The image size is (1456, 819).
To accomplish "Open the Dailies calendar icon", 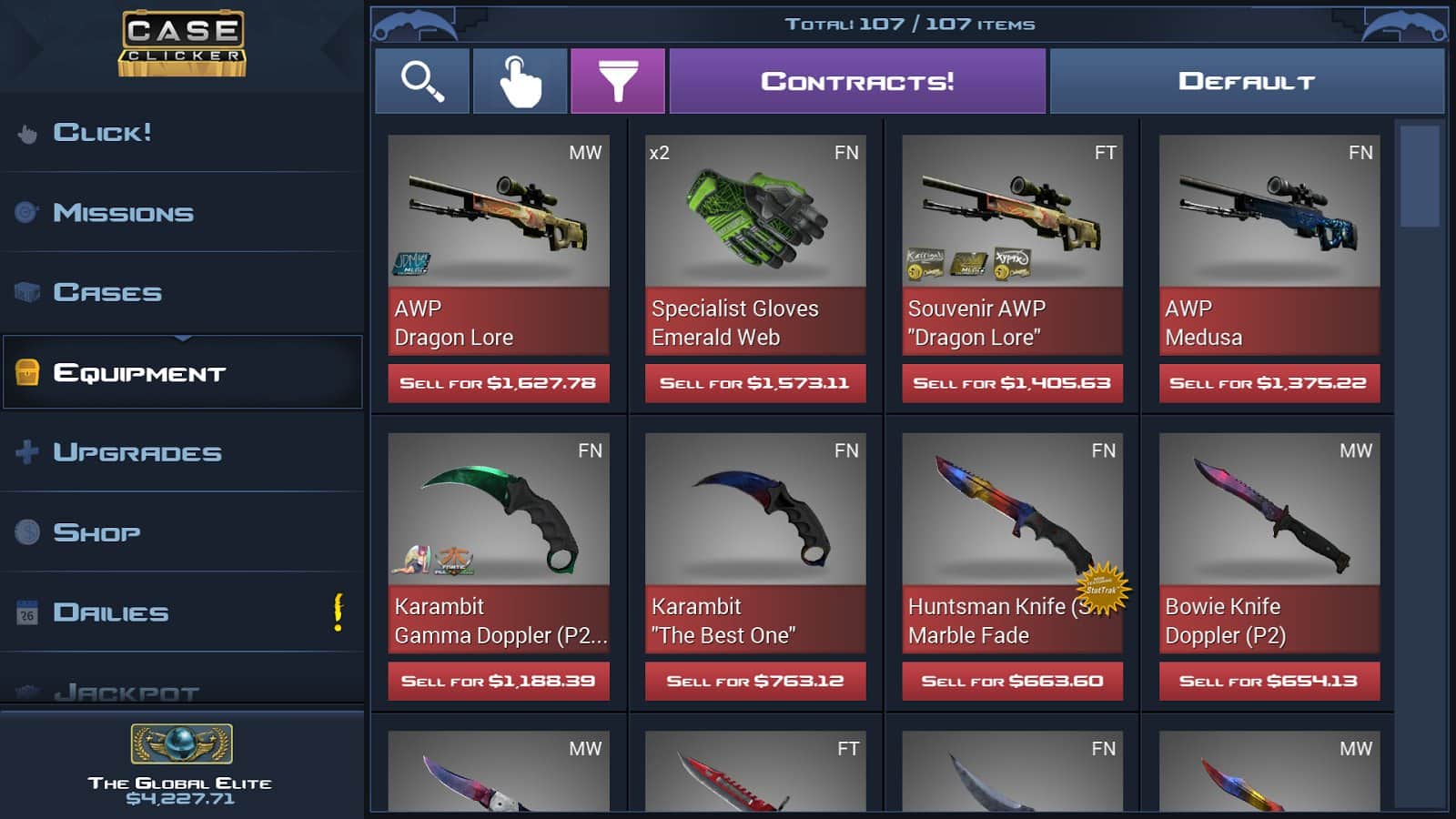I will pos(27,612).
